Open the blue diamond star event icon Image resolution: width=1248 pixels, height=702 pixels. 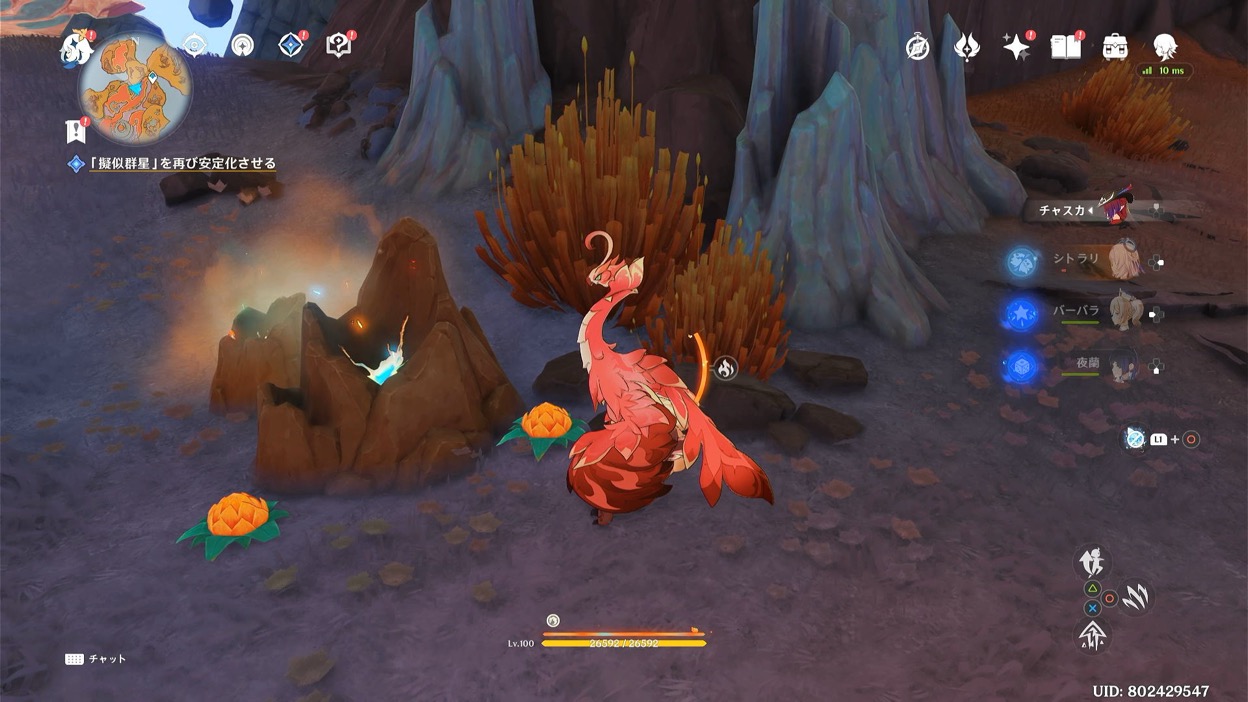291,45
